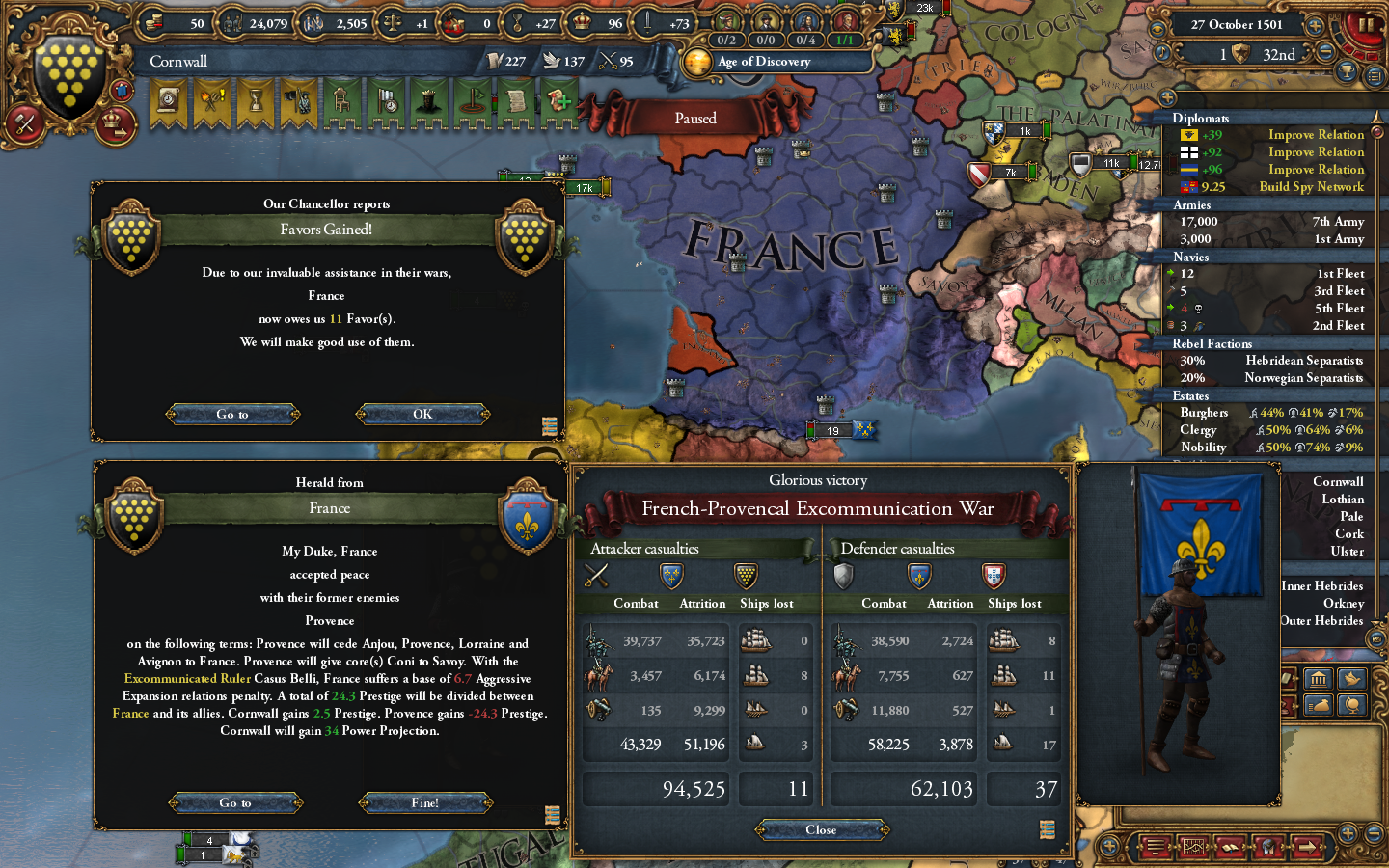Image resolution: width=1389 pixels, height=868 pixels.
Task: Click Improve Relation beside the +92 diplomat
Action: [x=1316, y=151]
